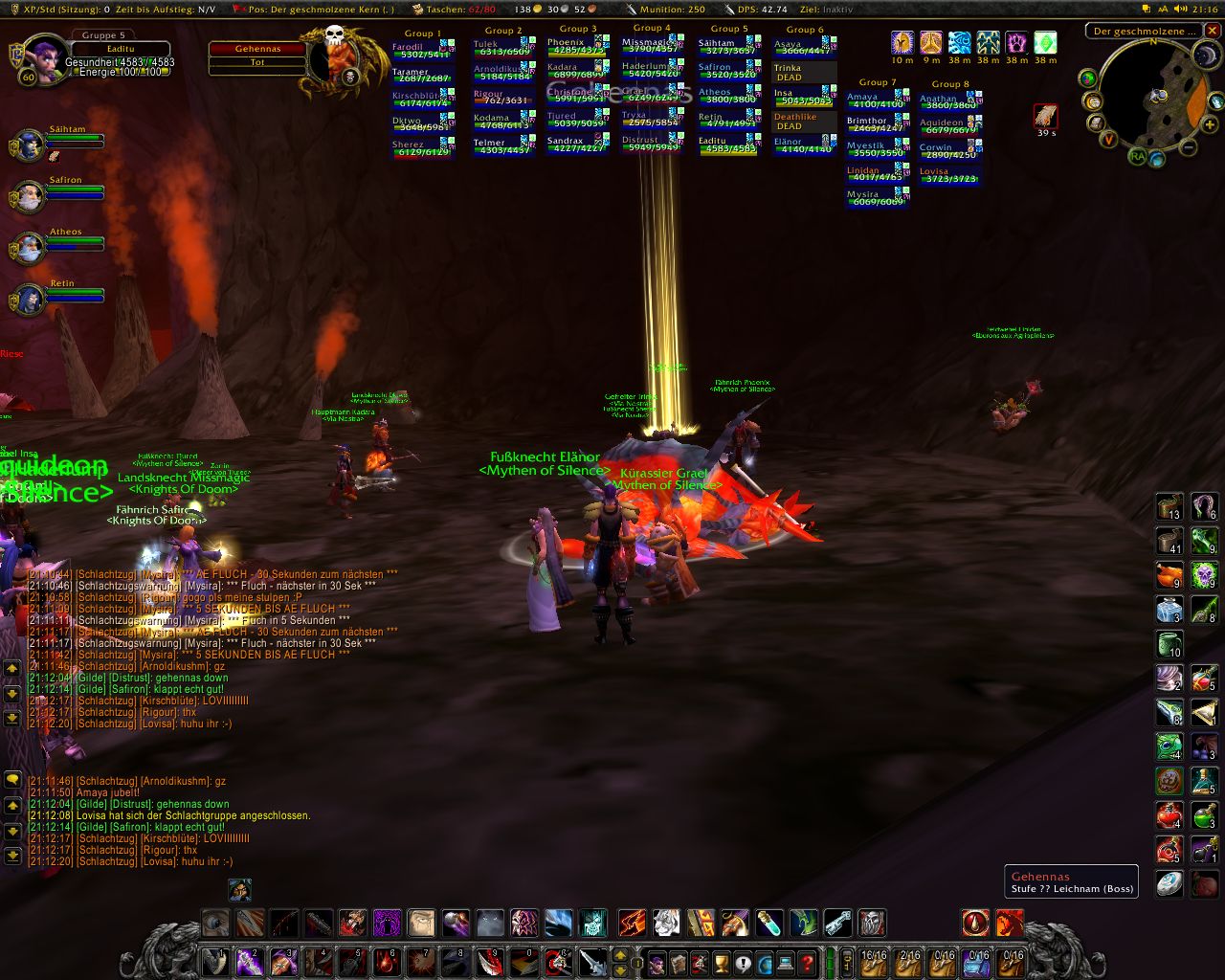Open the character info micro menu button
This screenshot has width=1225, height=980.
(657, 961)
